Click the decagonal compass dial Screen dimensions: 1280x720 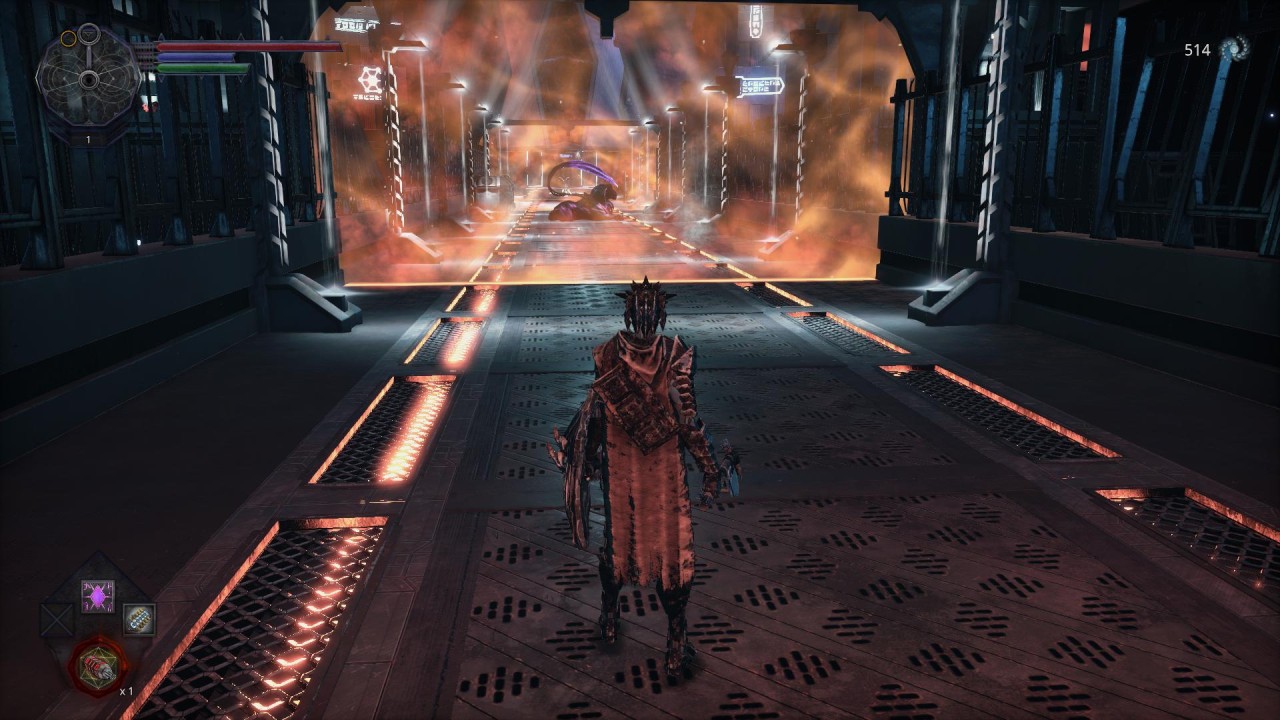pos(88,77)
